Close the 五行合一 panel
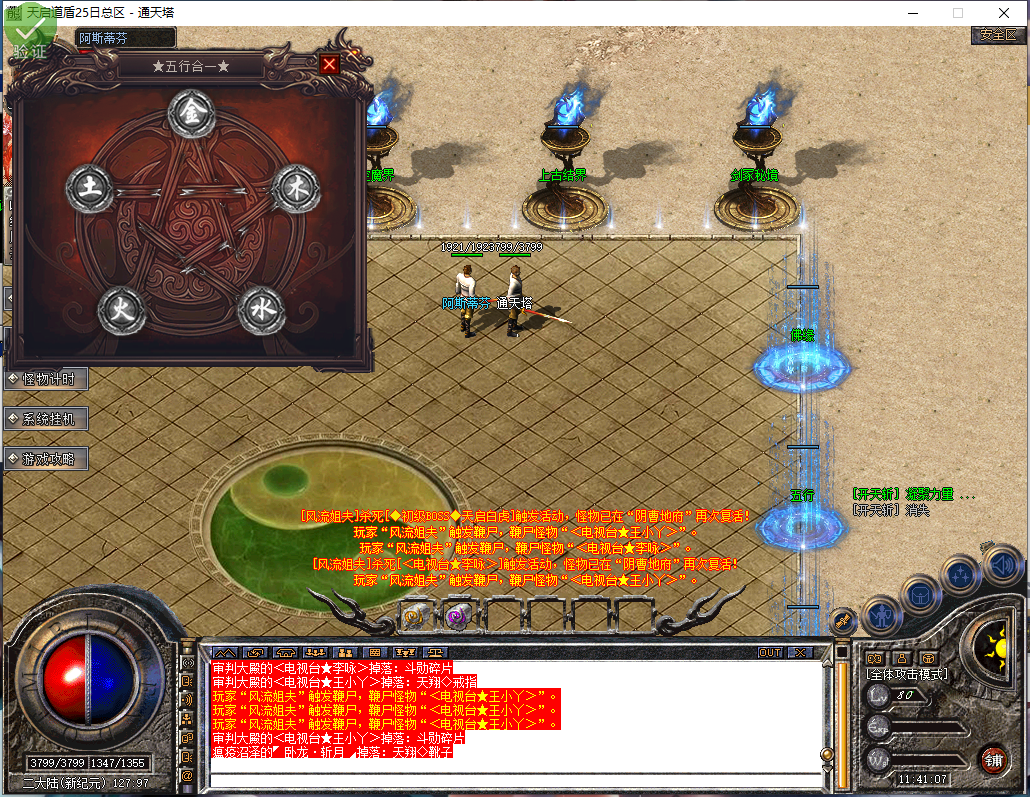1030x797 pixels. 329,65
